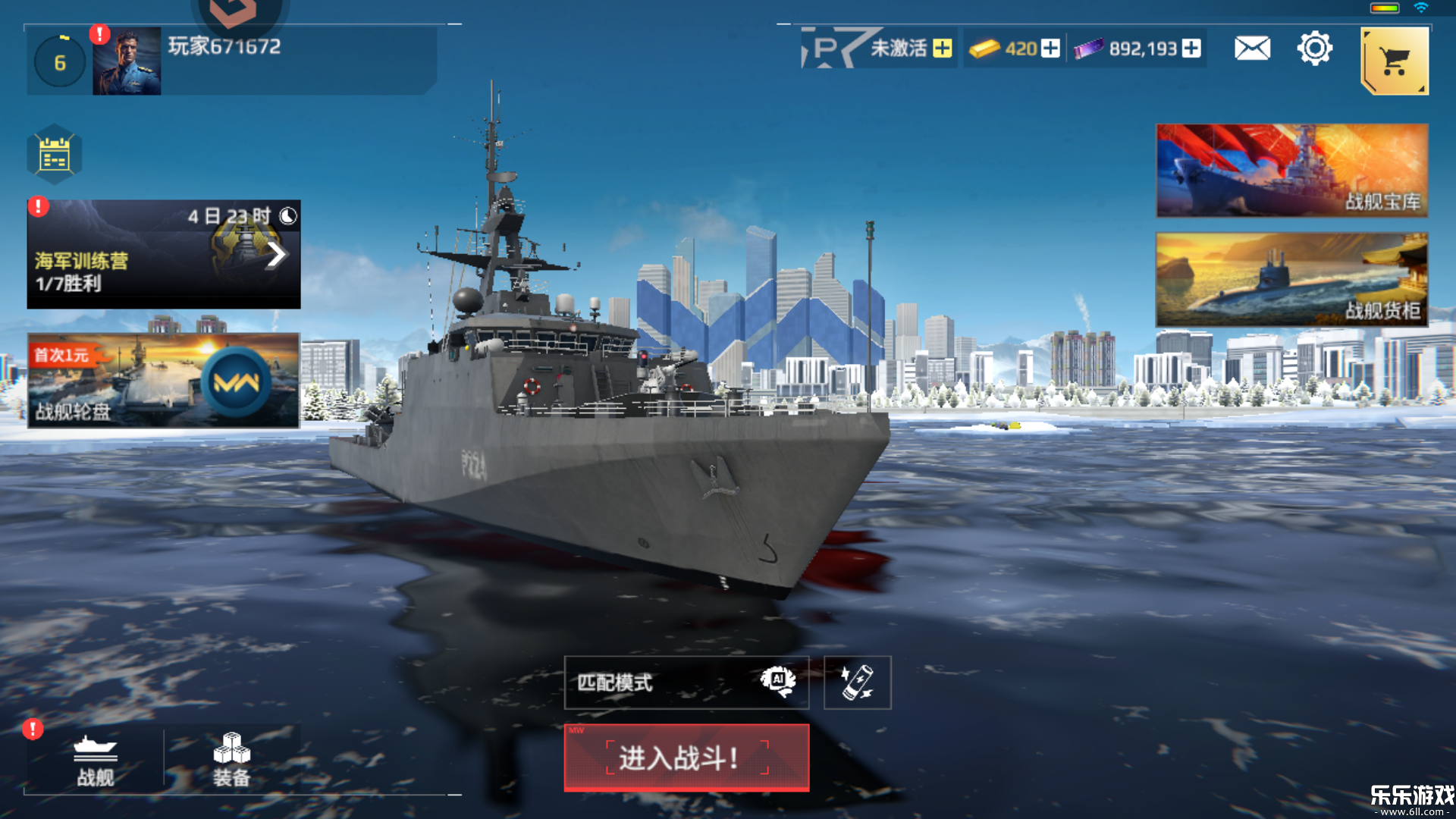The height and width of the screenshot is (819, 1456).
Task: Open the shopping cart store
Action: pyautogui.click(x=1395, y=61)
